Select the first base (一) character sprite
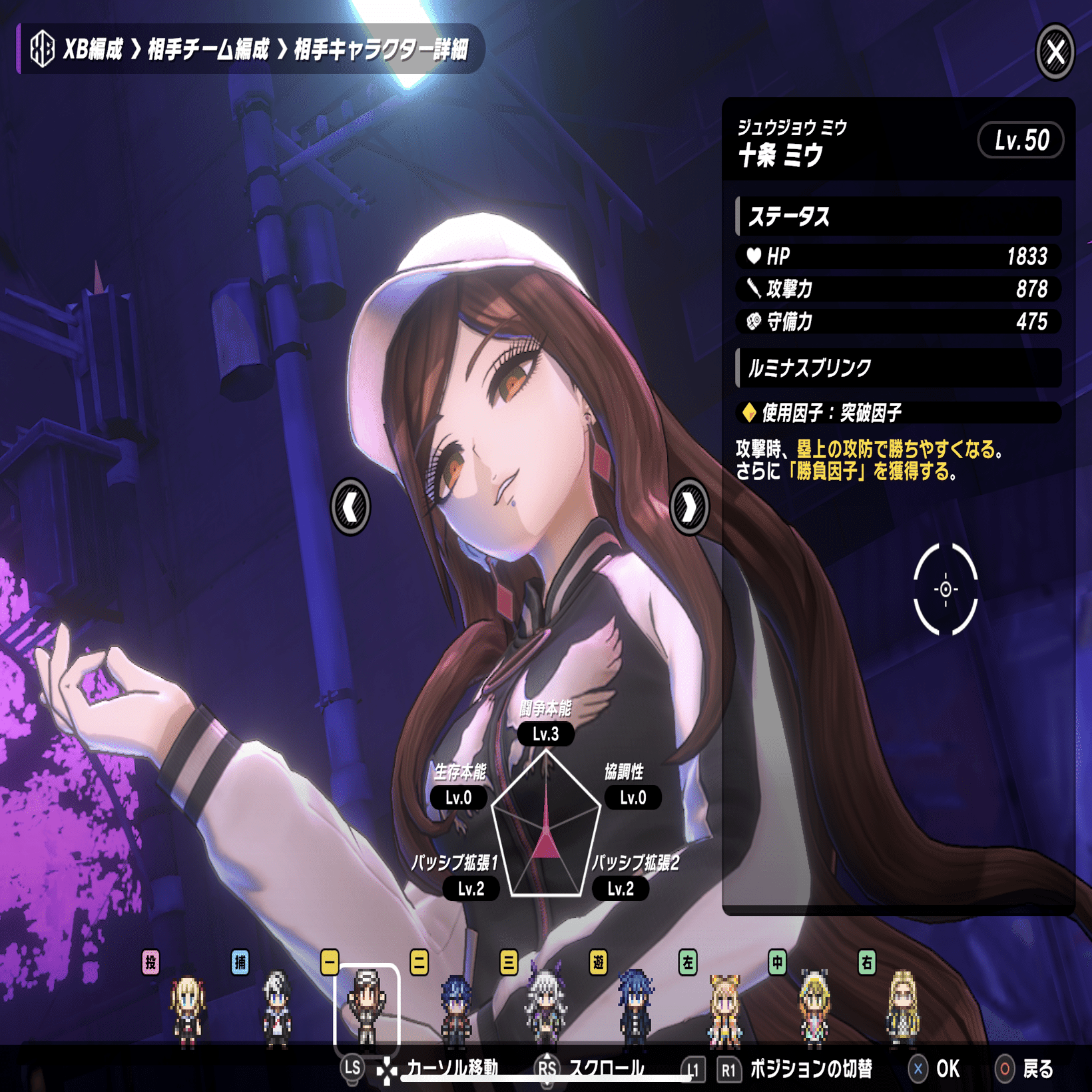Image resolution: width=1092 pixels, height=1092 pixels. pos(366,1007)
